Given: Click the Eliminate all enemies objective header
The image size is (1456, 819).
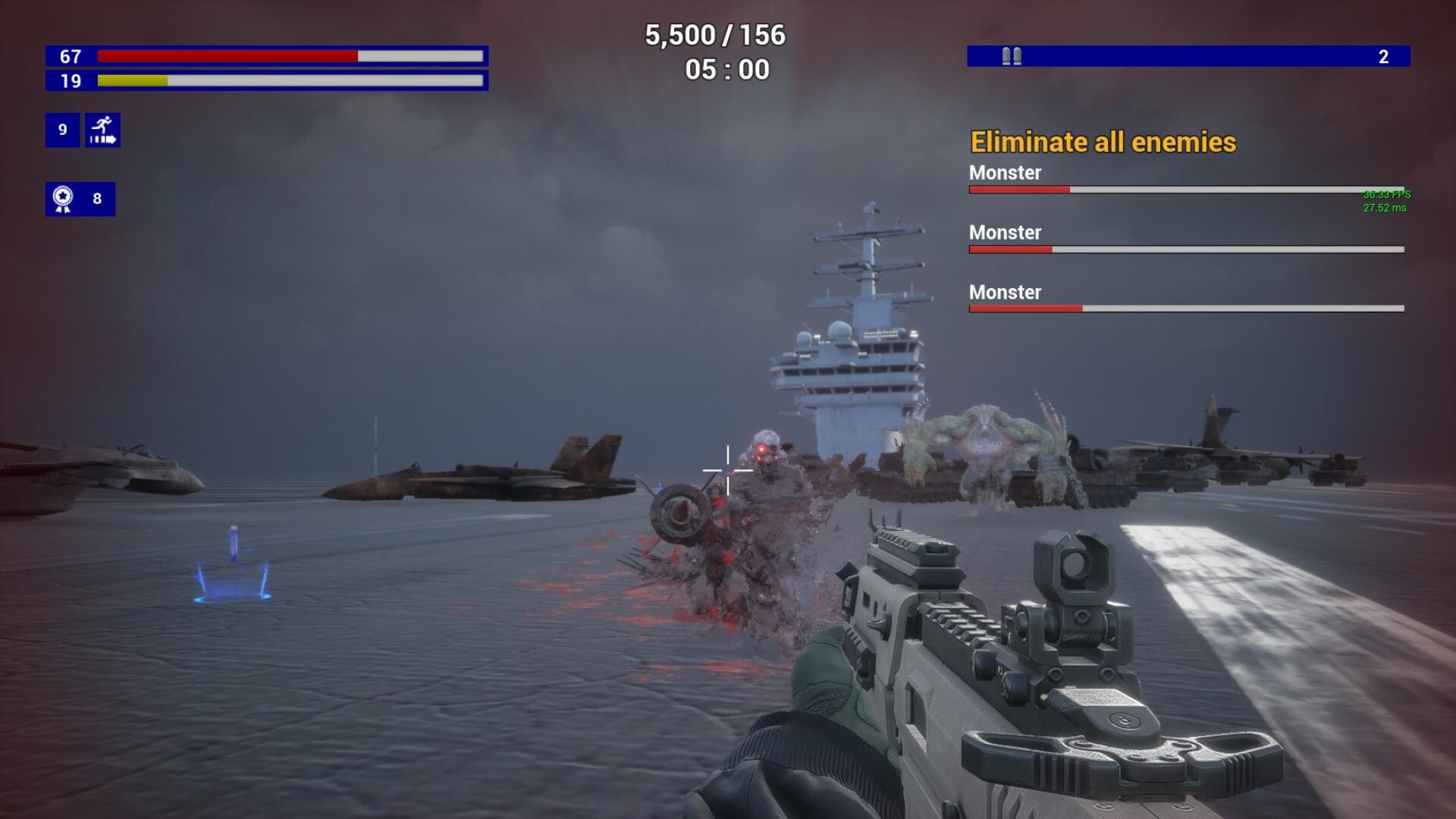Looking at the screenshot, I should (1104, 142).
